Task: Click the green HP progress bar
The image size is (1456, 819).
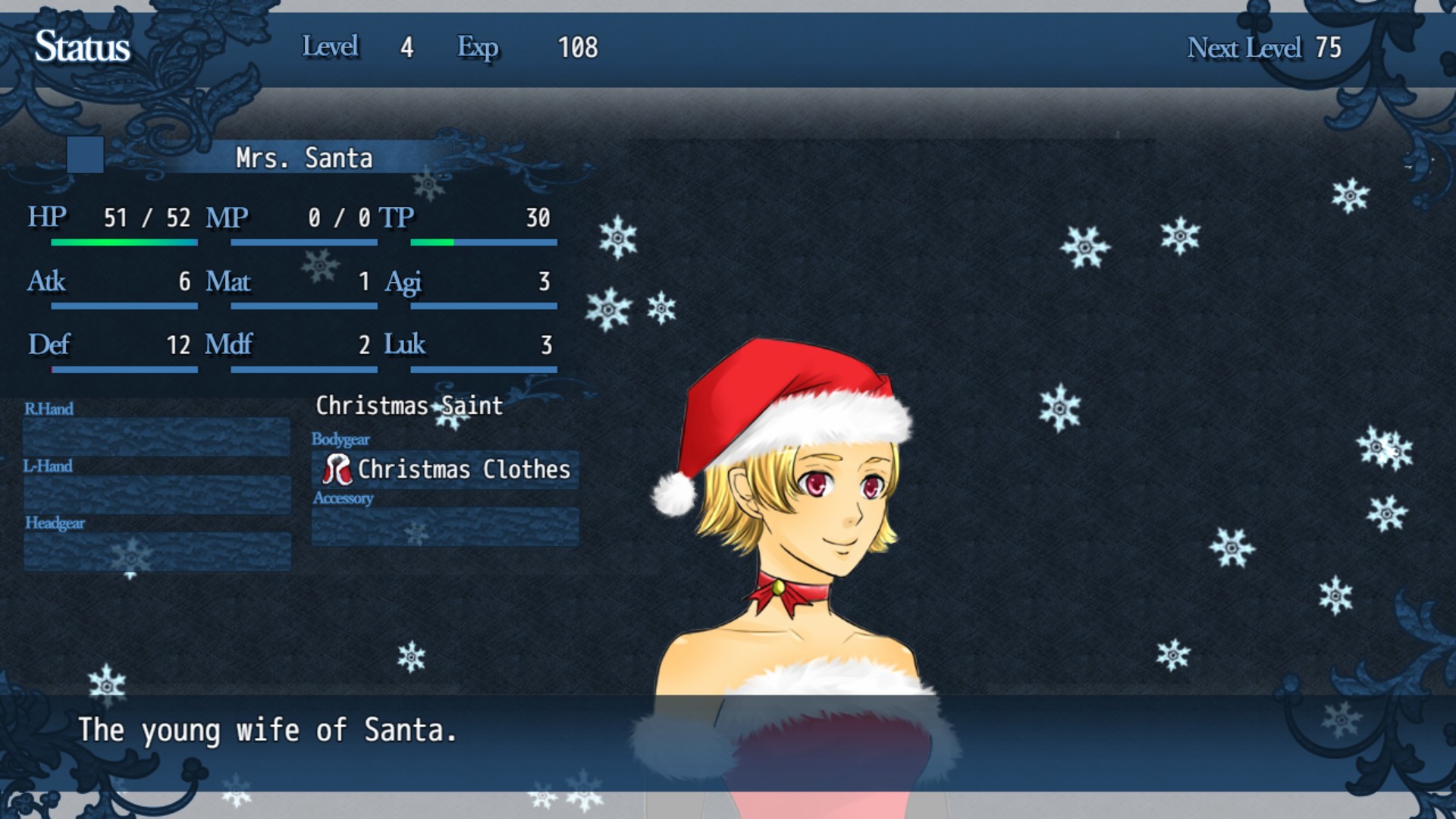Action: pyautogui.click(x=123, y=241)
